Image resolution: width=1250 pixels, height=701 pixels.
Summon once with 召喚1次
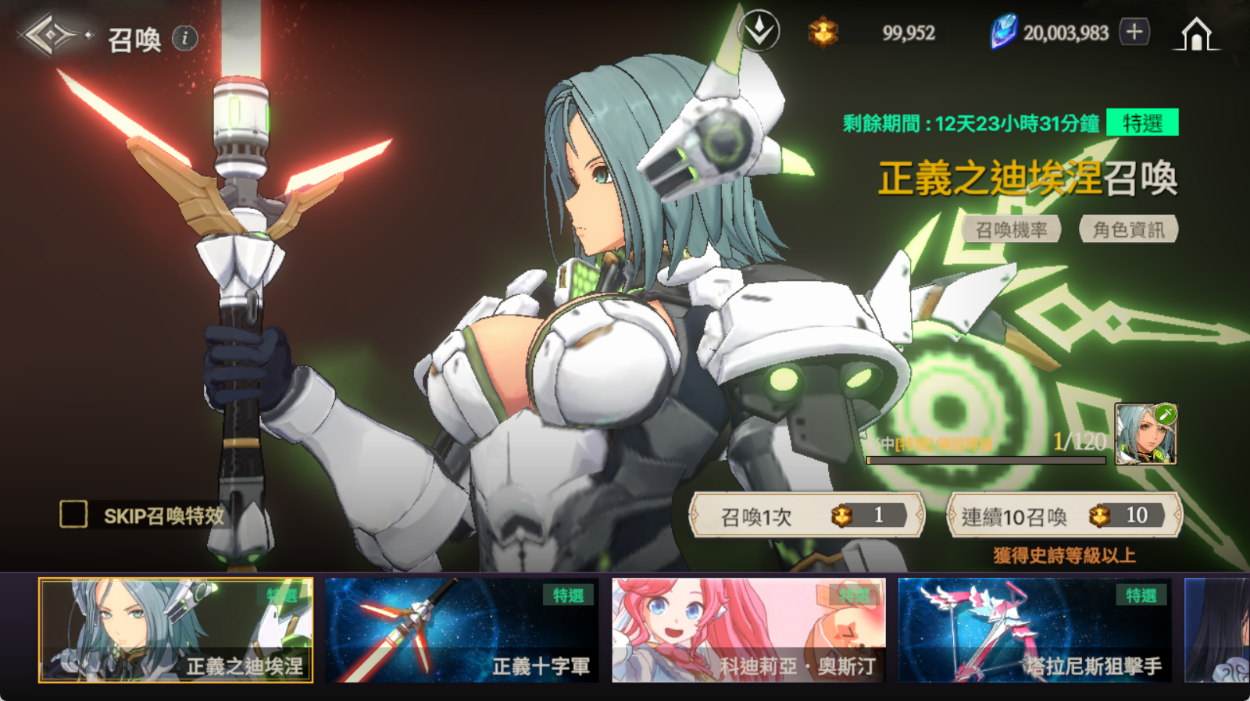pos(806,516)
